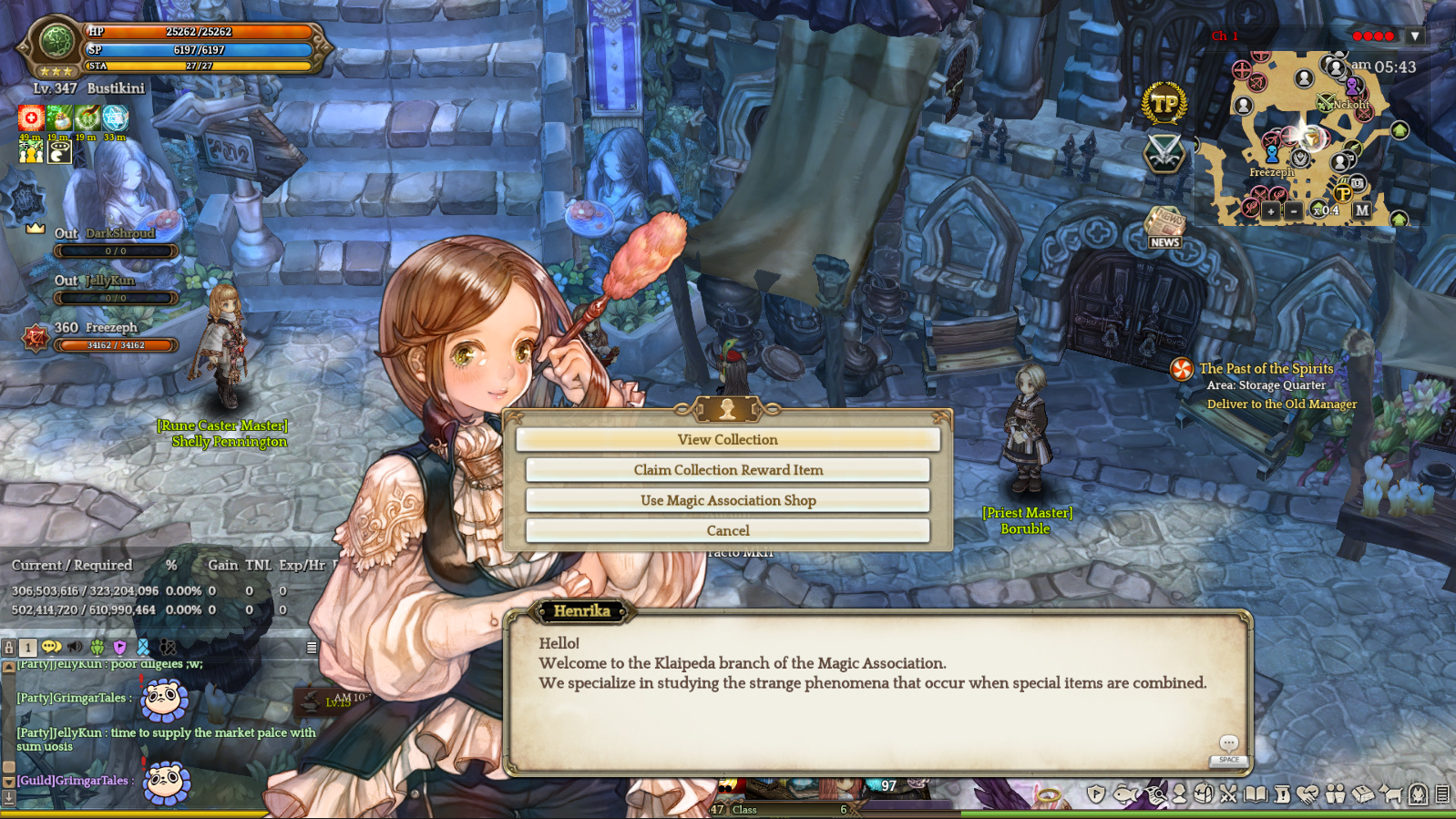Advance the dialogue with the speech bubble button
Screen dimensions: 1456x819
1228,744
